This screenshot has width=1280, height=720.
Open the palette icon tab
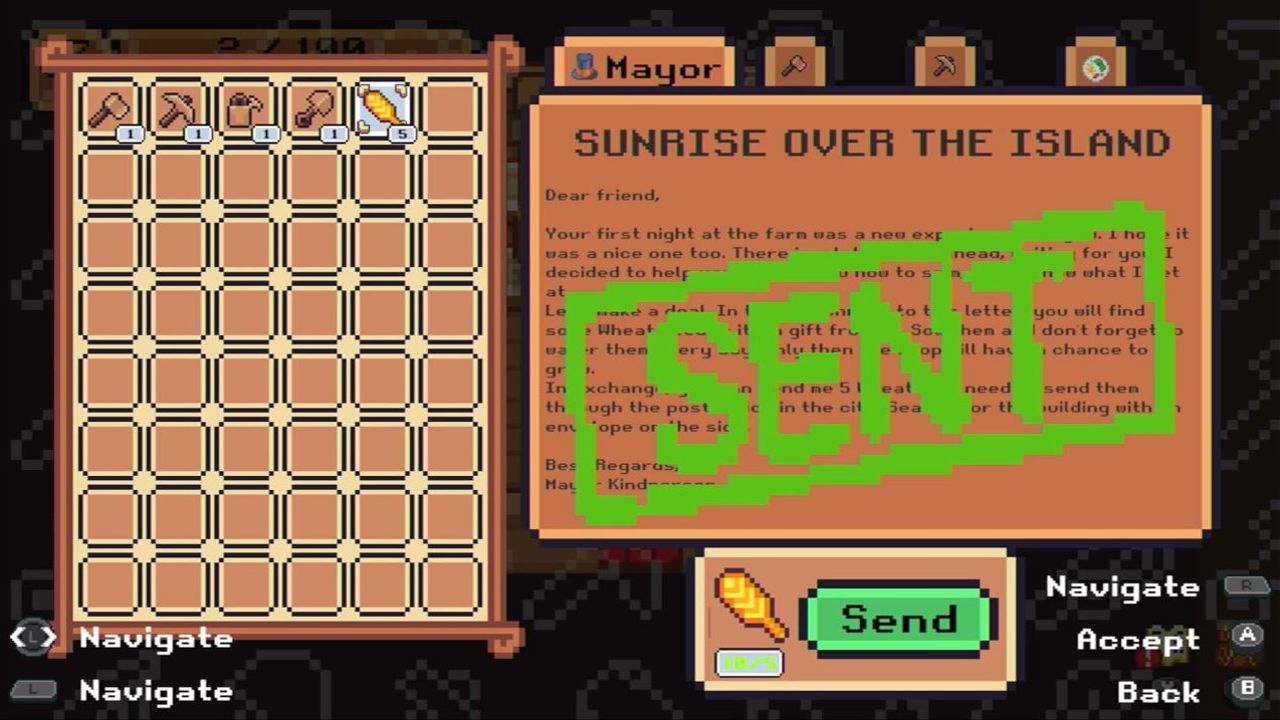(x=1096, y=65)
